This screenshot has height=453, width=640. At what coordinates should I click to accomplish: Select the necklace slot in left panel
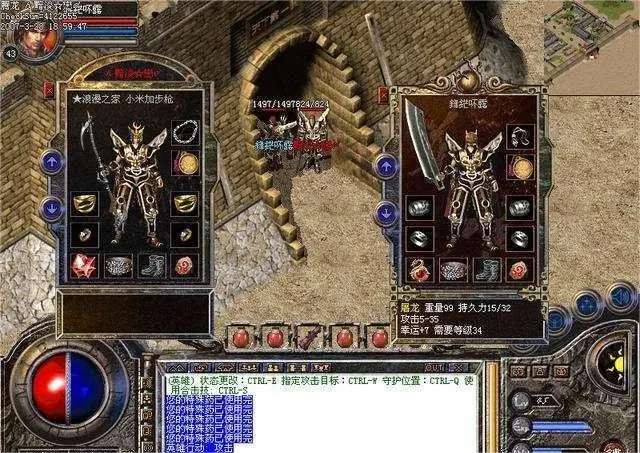[x=183, y=133]
